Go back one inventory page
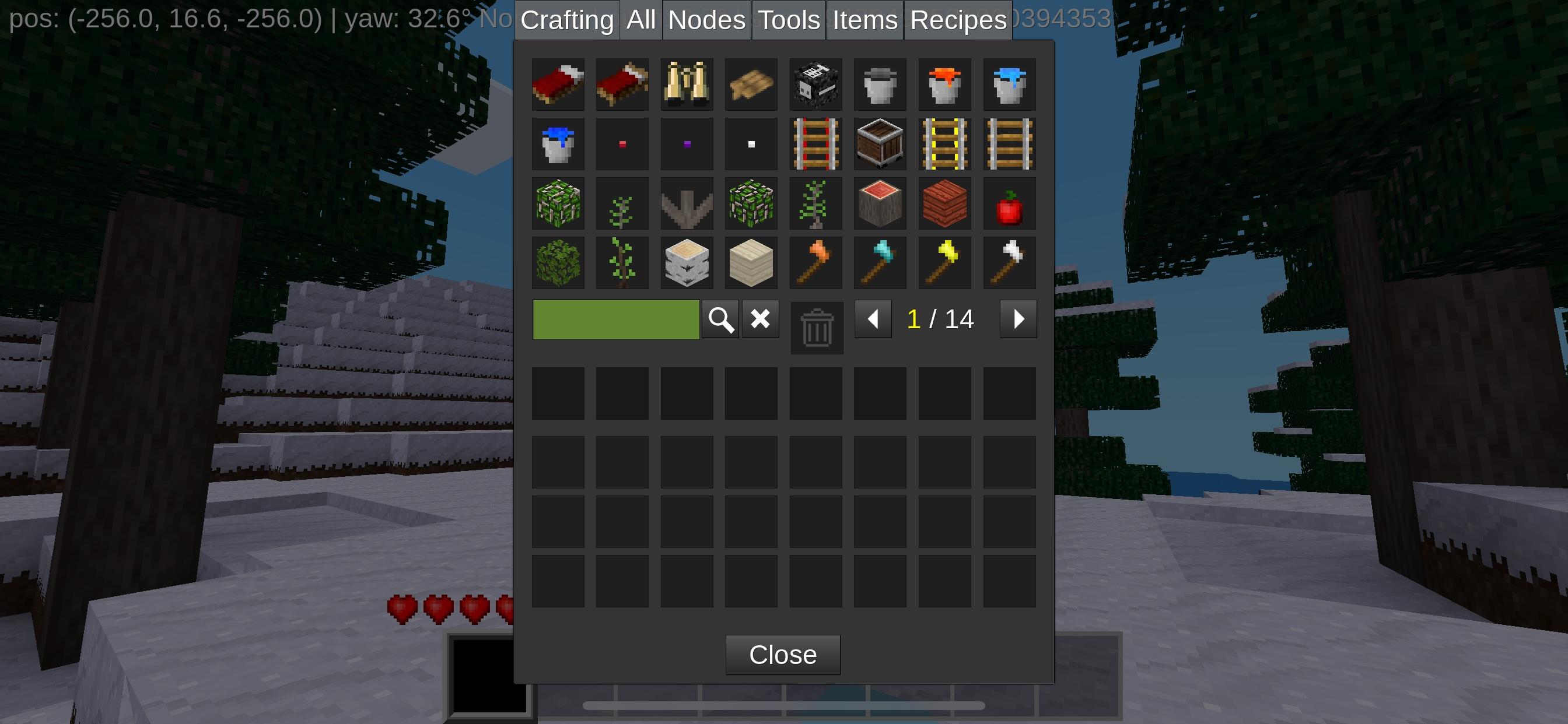Image resolution: width=1568 pixels, height=724 pixels. coord(873,319)
